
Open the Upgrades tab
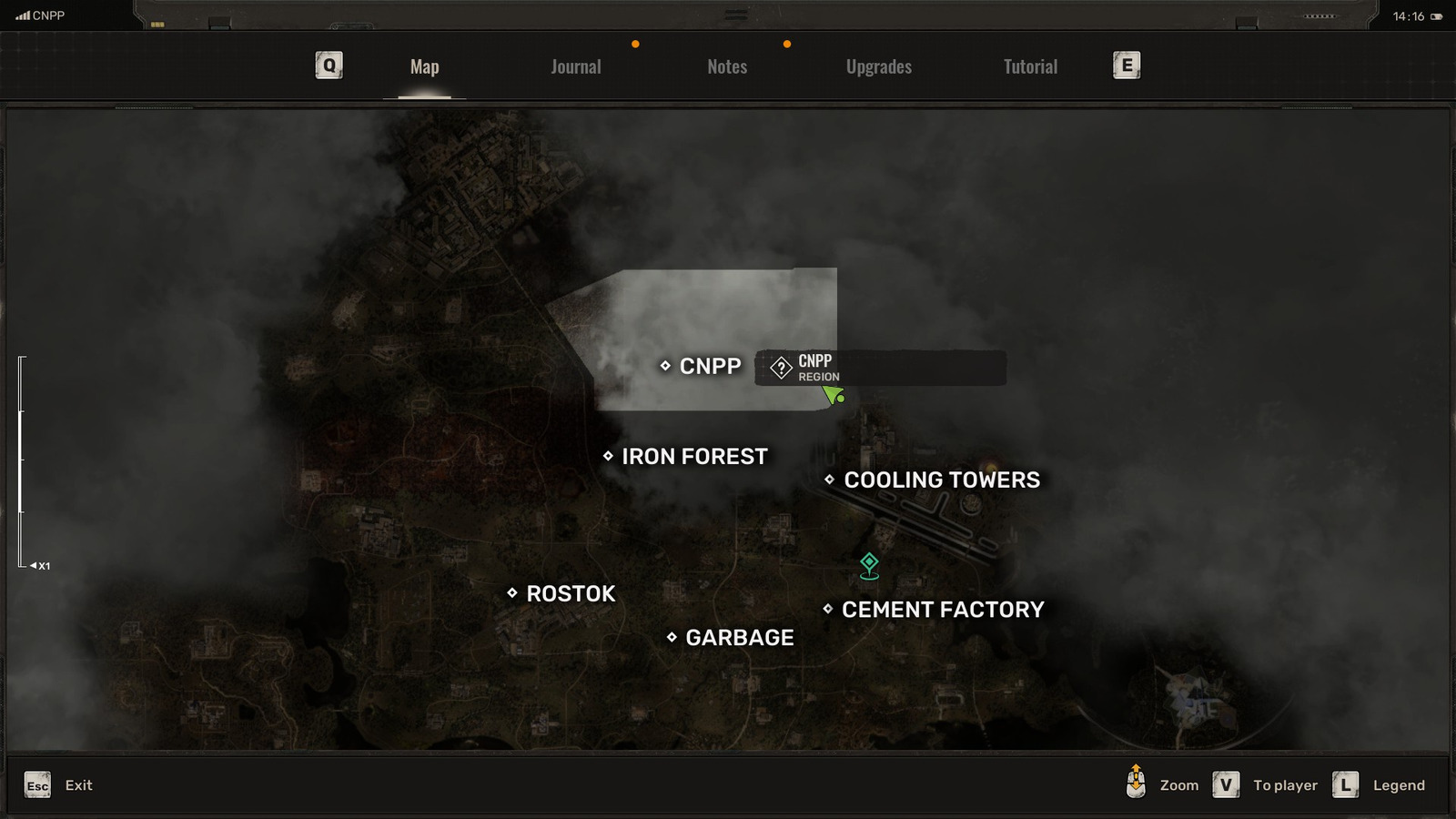(878, 66)
